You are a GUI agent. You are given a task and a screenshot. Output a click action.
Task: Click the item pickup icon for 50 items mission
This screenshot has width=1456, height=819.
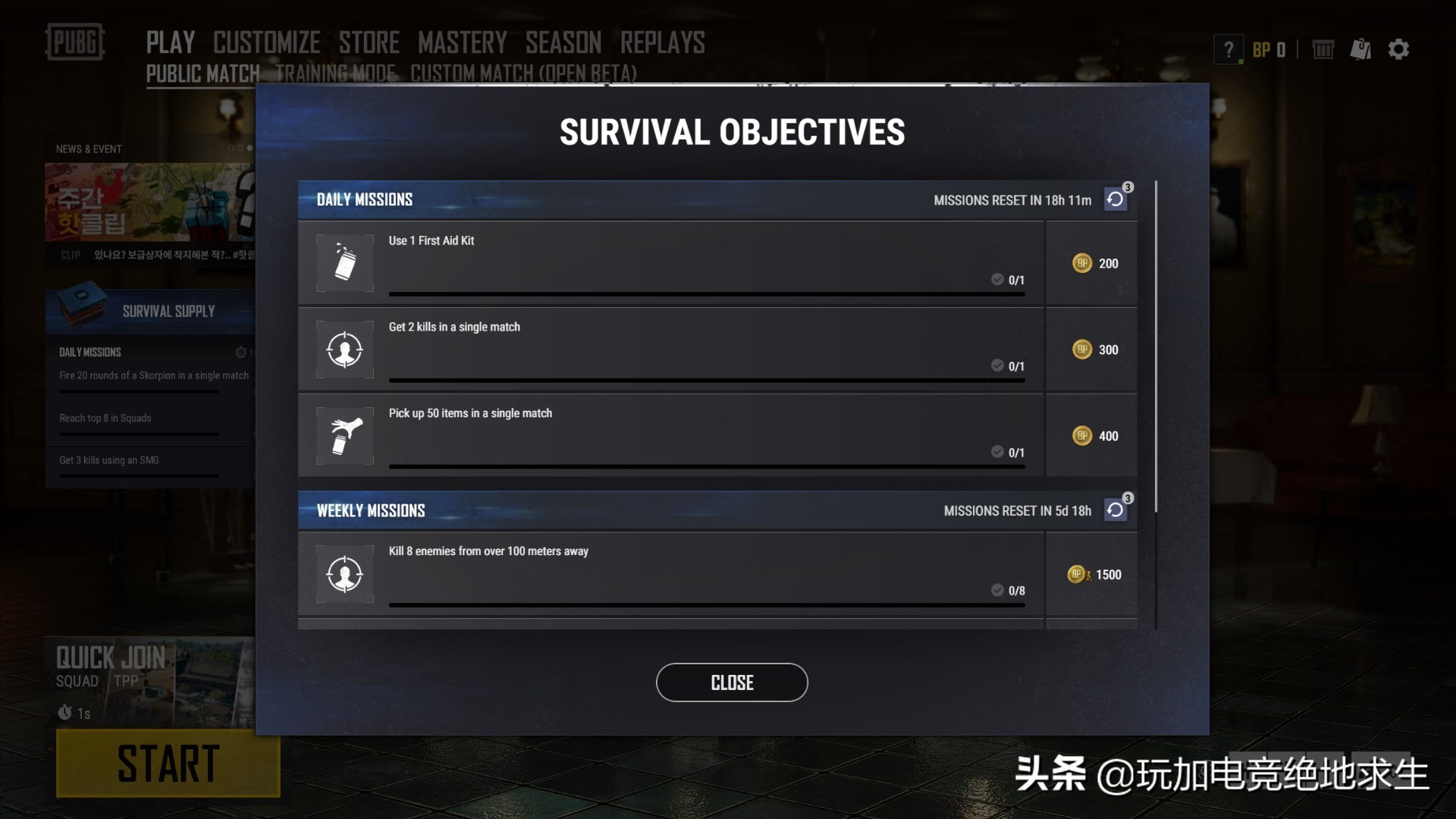pyautogui.click(x=344, y=435)
